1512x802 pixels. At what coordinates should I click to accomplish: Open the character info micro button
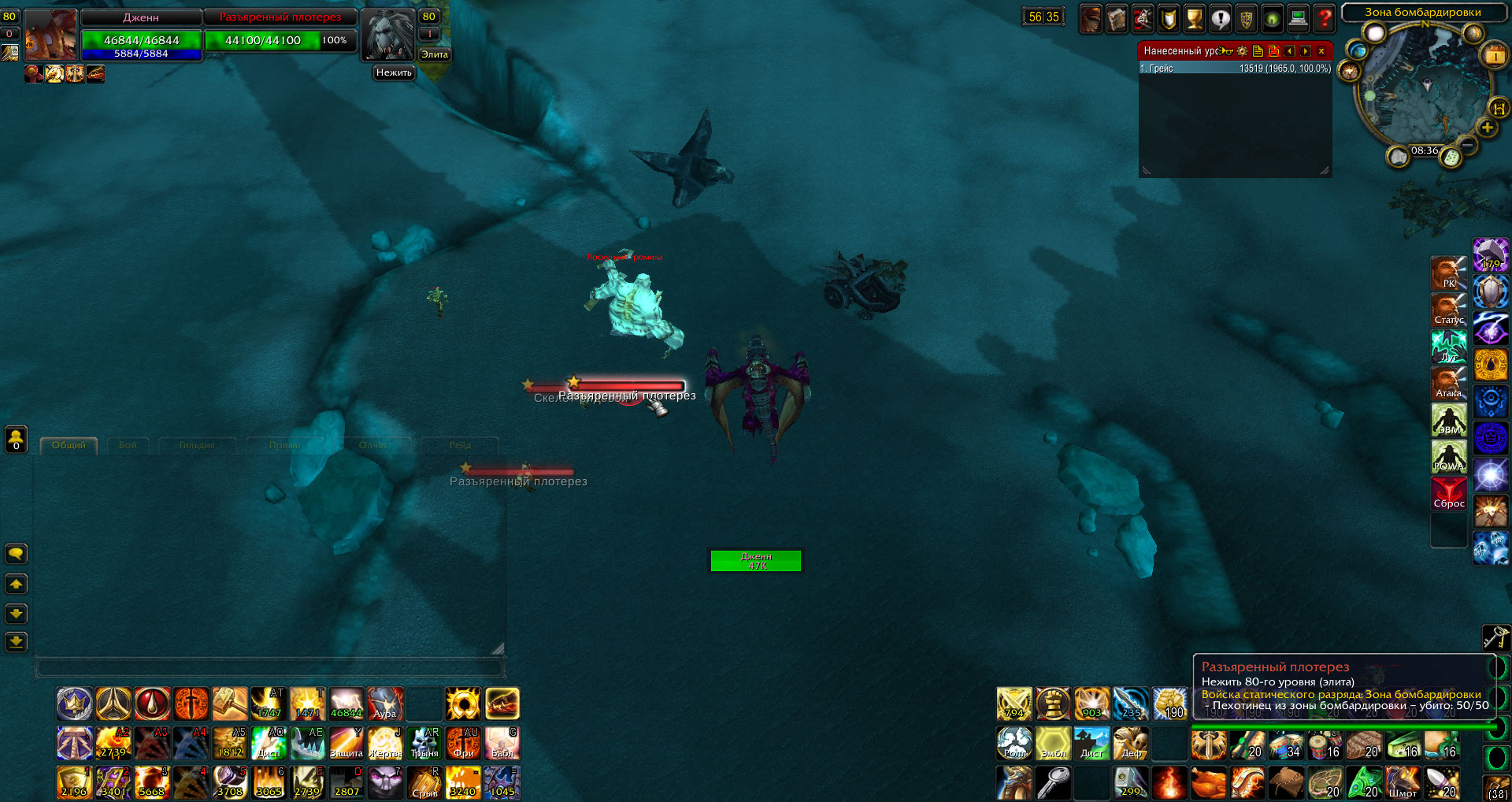tap(1091, 17)
